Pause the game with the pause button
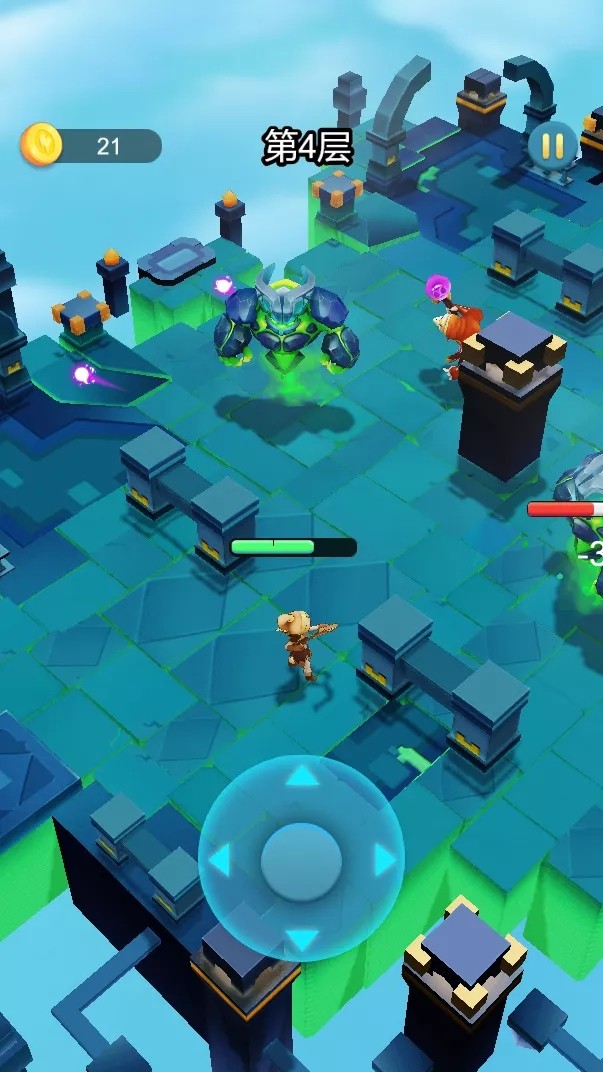603x1072 pixels. [x=552, y=146]
